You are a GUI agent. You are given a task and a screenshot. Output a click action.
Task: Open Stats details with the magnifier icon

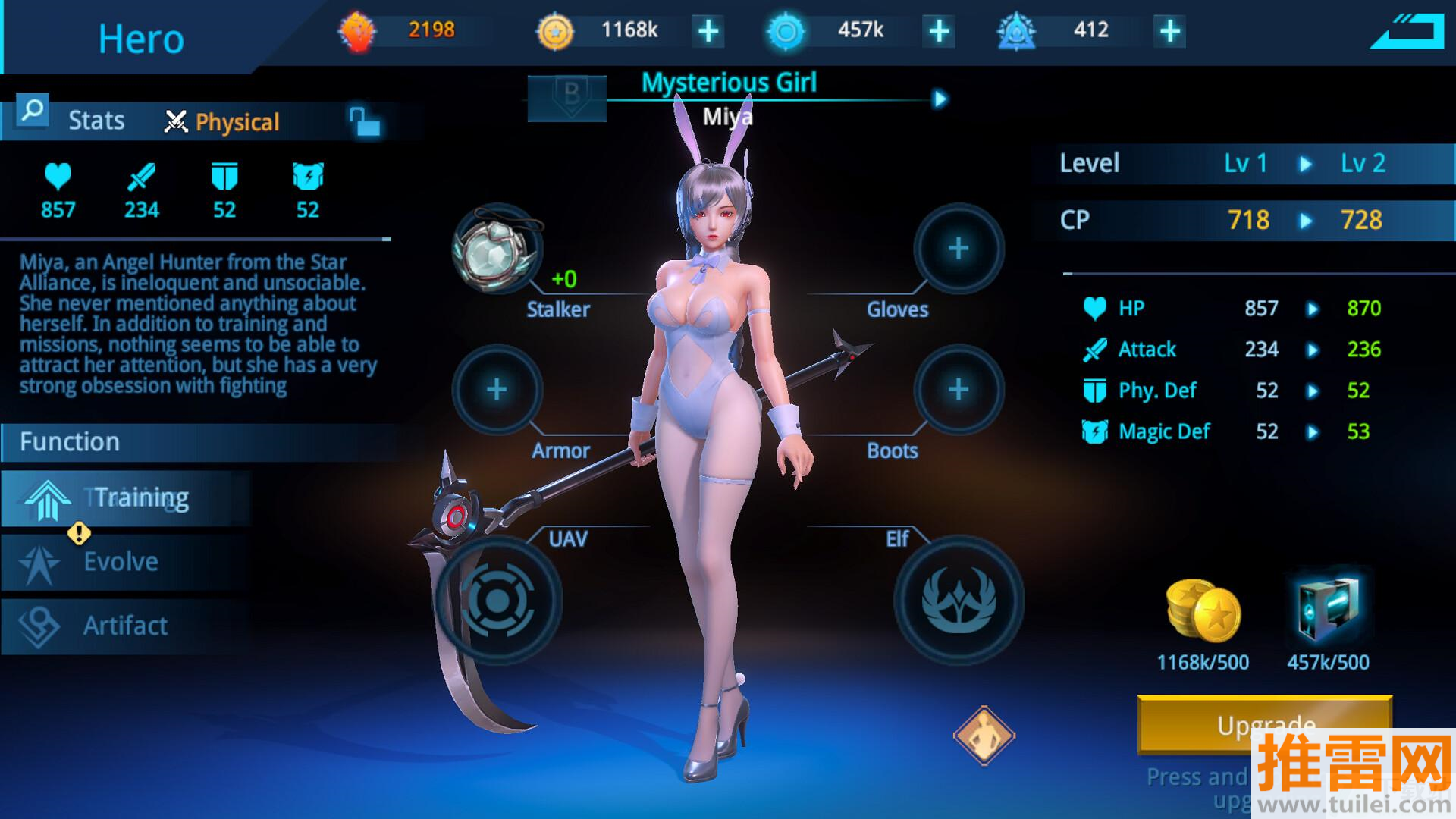tap(32, 111)
